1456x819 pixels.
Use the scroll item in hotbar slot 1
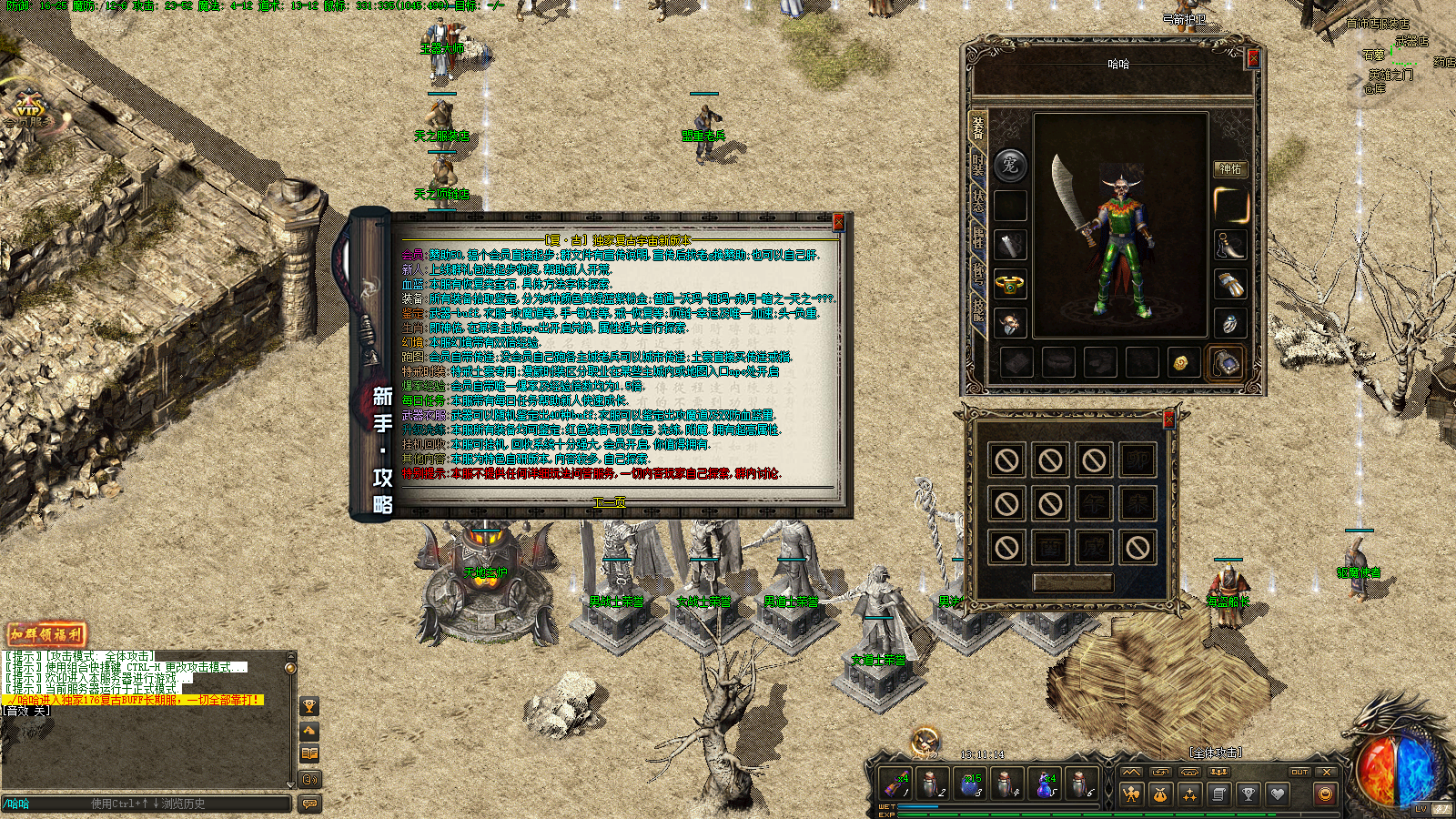[896, 784]
